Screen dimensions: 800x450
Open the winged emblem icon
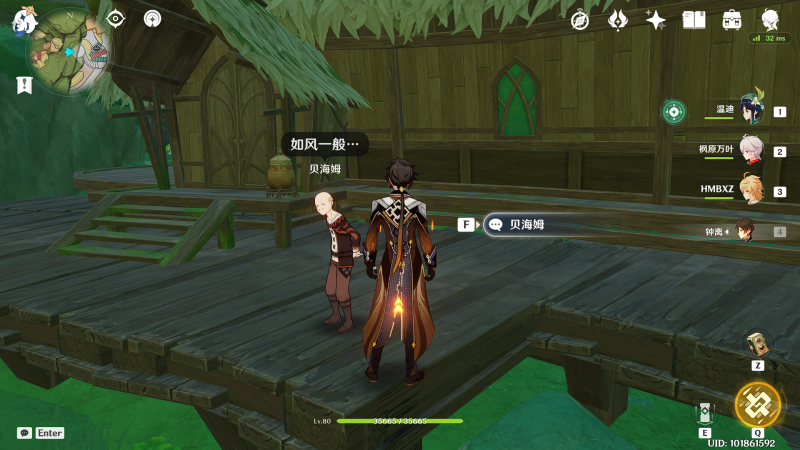click(x=618, y=20)
